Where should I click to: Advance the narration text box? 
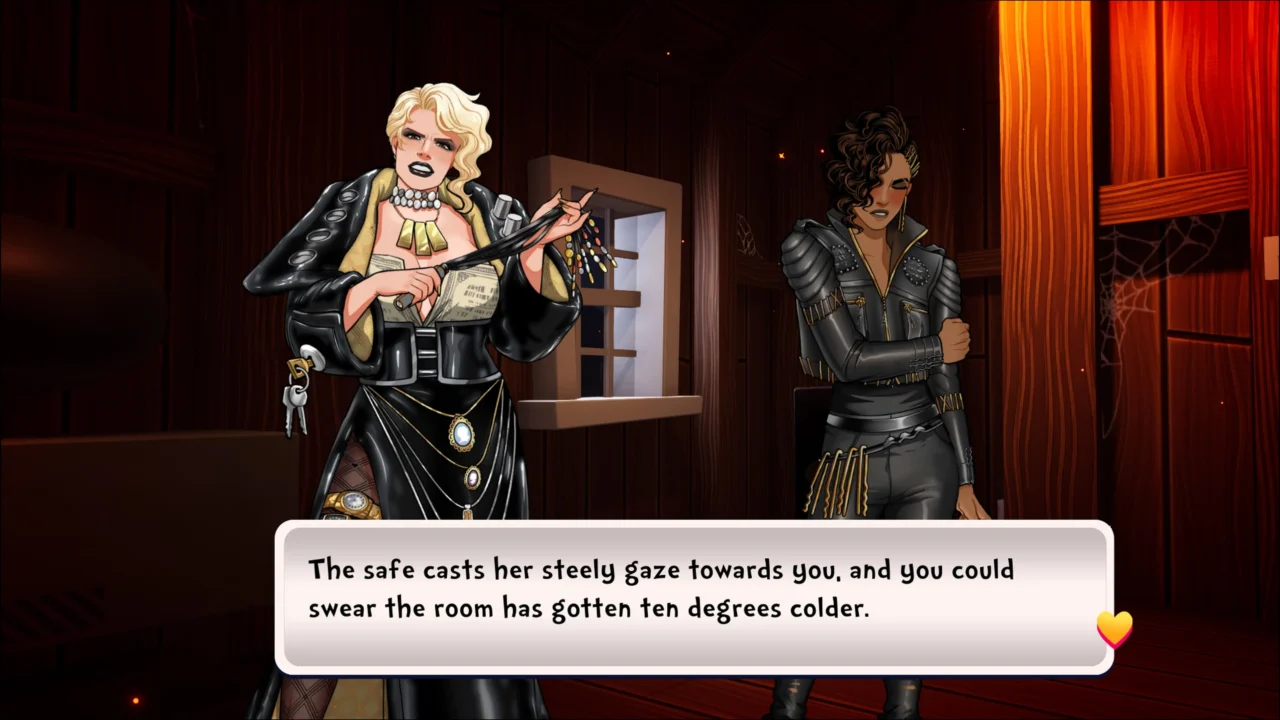(692, 596)
